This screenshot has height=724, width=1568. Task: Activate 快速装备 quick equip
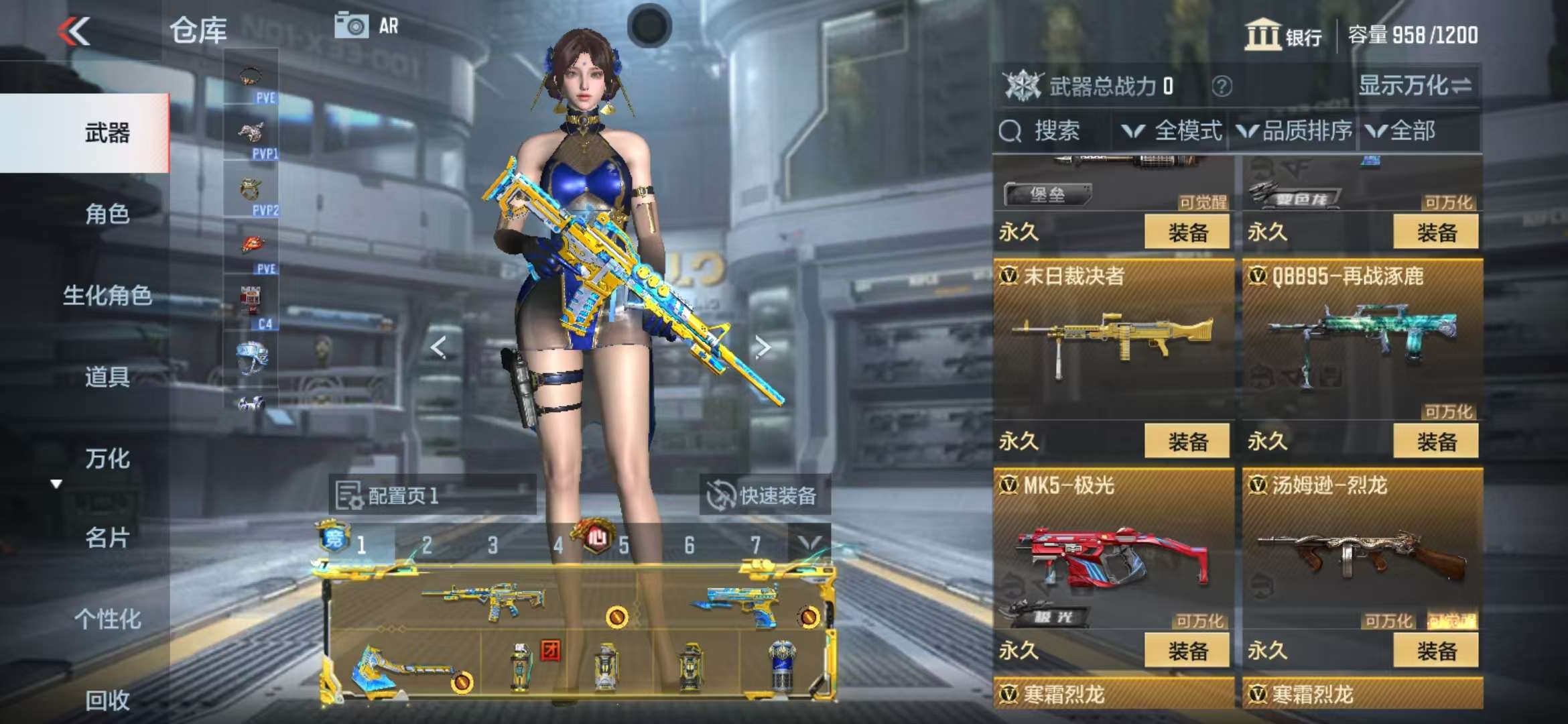point(763,496)
